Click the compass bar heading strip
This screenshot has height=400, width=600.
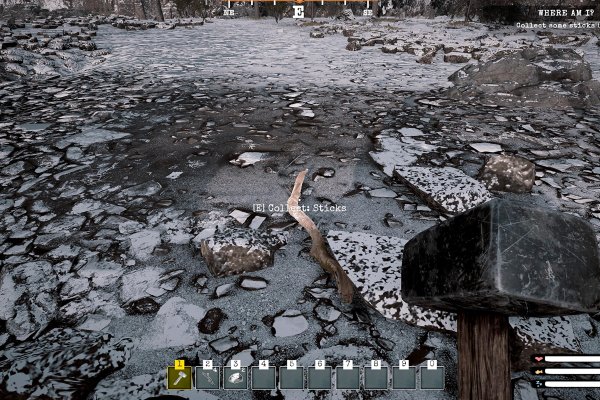point(299,11)
